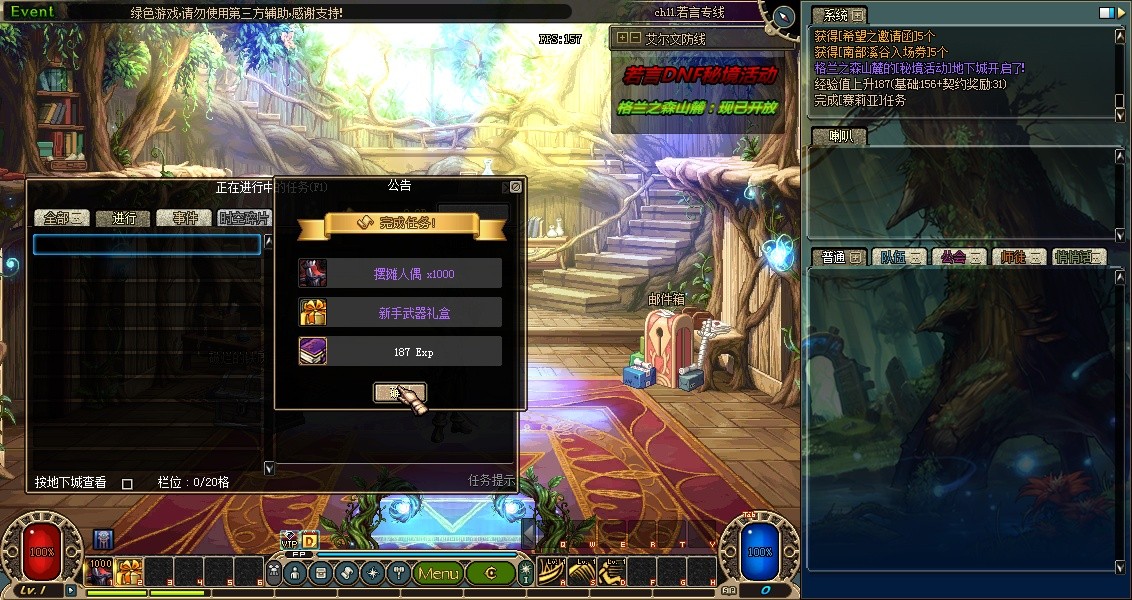
Task: Close the 公告 announcement popup
Action: coord(515,186)
